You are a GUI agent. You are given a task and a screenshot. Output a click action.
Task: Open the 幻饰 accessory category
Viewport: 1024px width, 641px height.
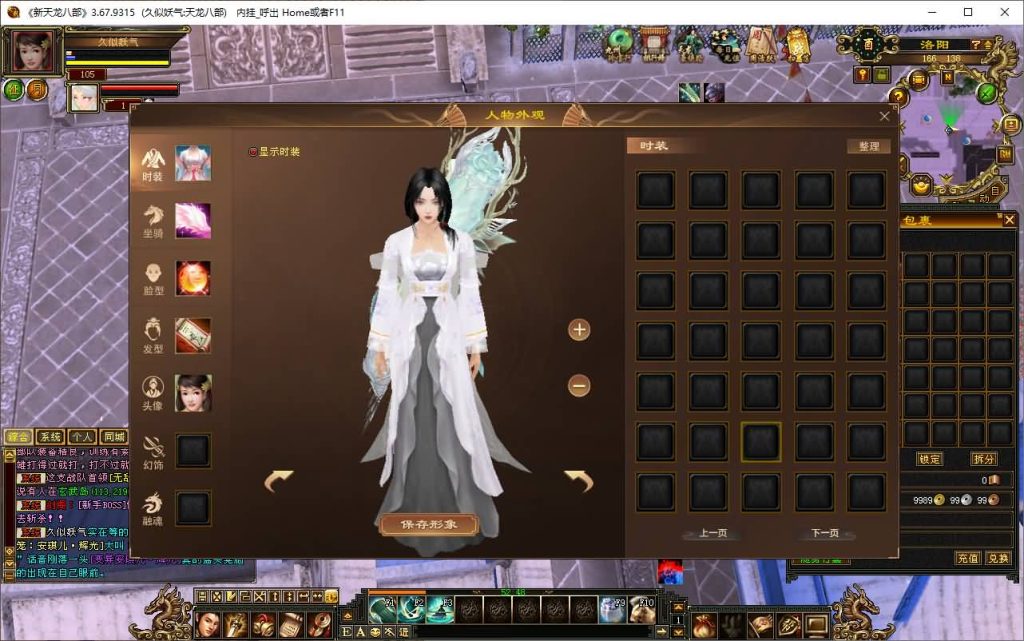(x=153, y=450)
